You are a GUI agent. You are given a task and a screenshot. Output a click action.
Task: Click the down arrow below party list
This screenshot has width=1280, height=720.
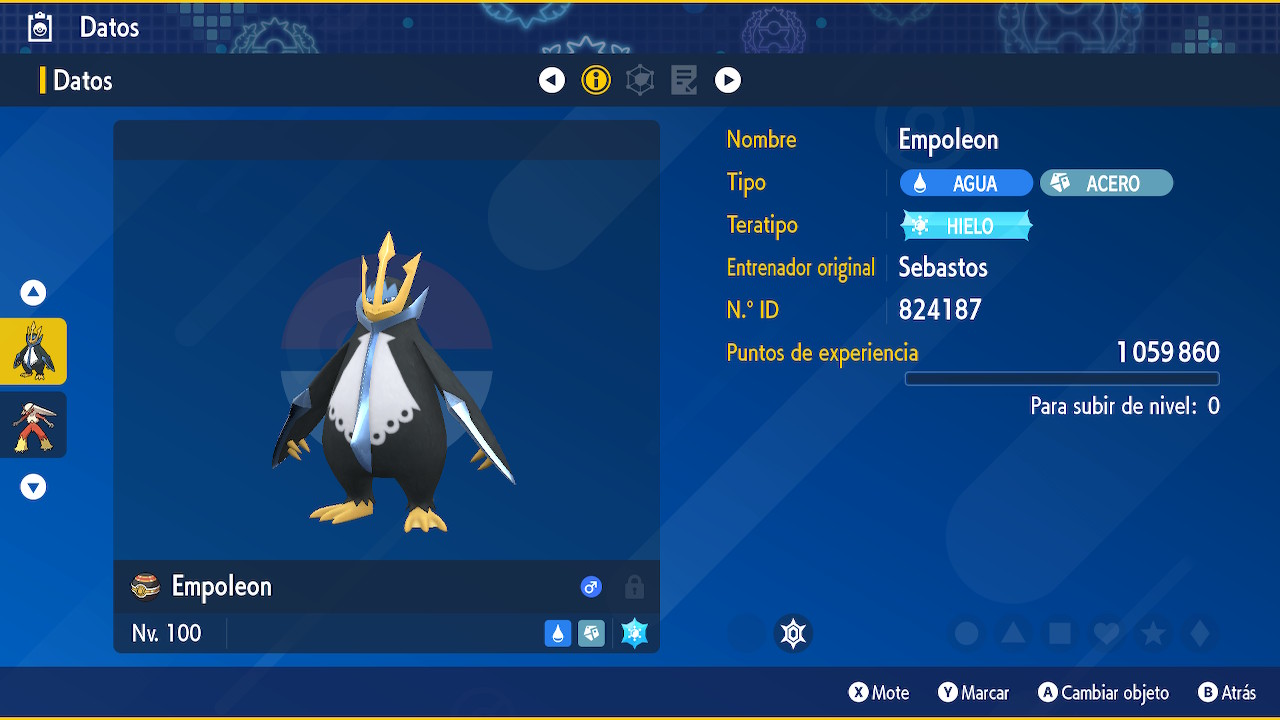pyautogui.click(x=34, y=487)
